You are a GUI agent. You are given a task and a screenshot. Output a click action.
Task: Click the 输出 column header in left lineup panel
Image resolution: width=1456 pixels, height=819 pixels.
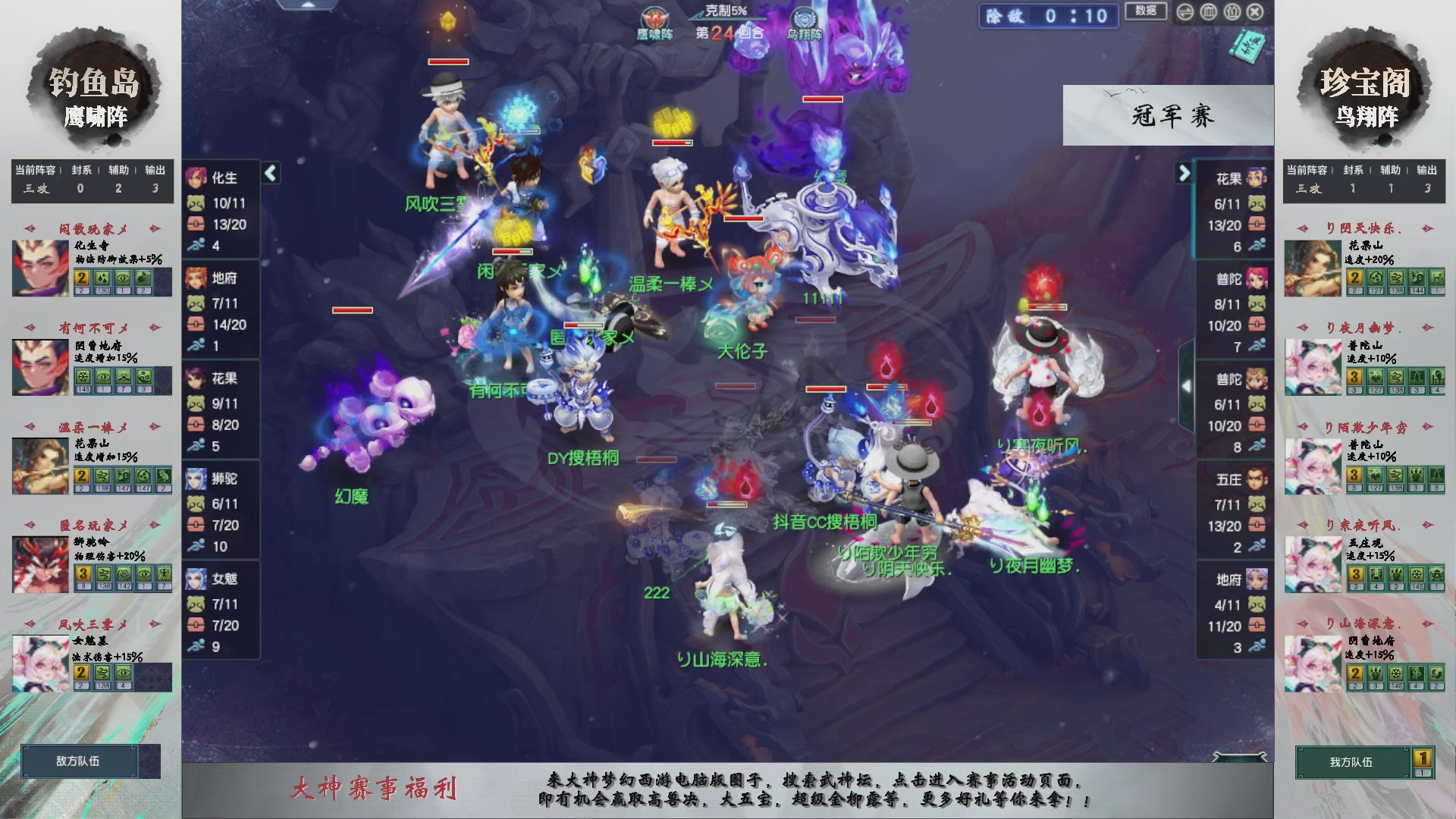pos(155,170)
